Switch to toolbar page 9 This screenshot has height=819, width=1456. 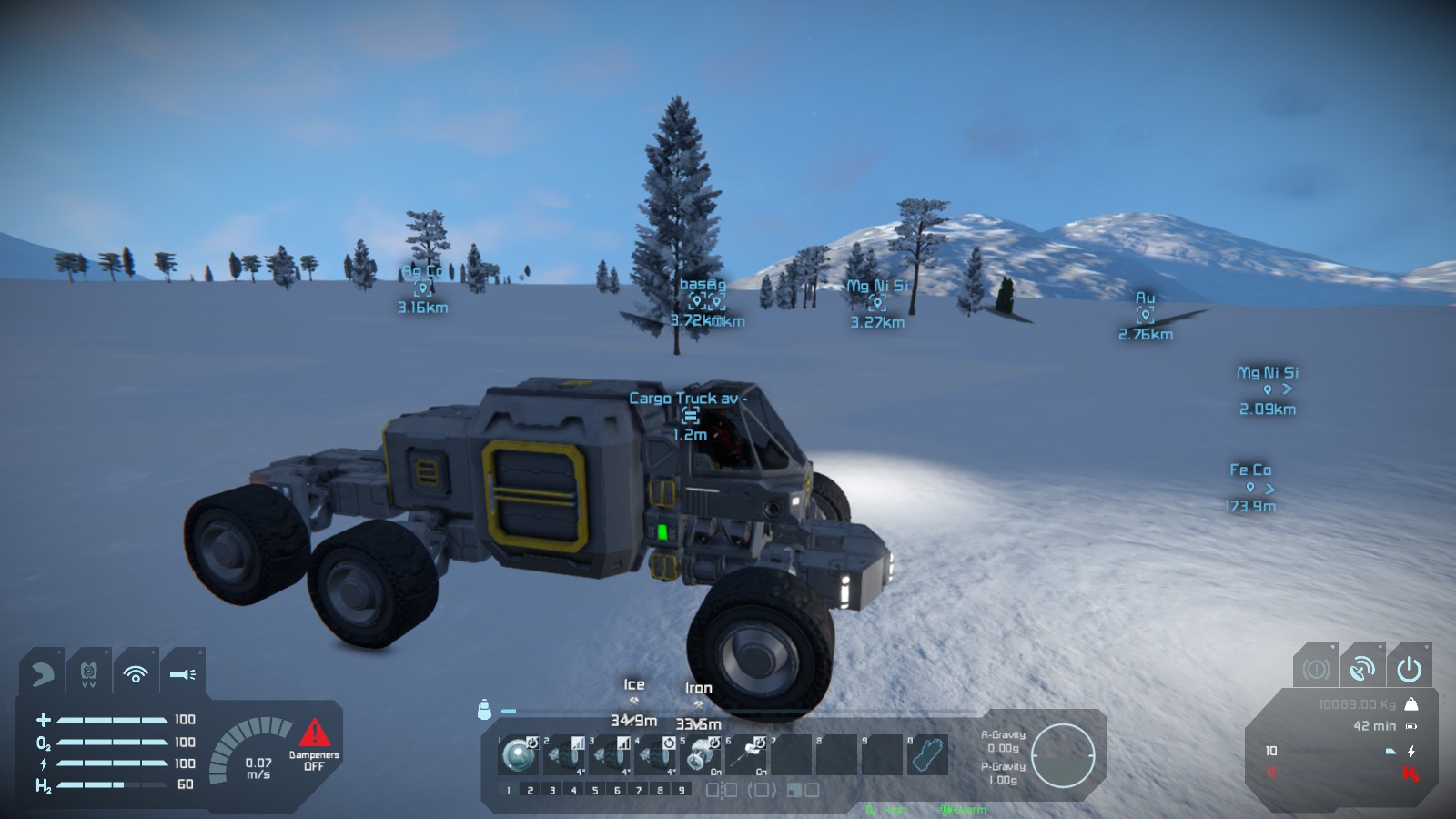tap(682, 790)
